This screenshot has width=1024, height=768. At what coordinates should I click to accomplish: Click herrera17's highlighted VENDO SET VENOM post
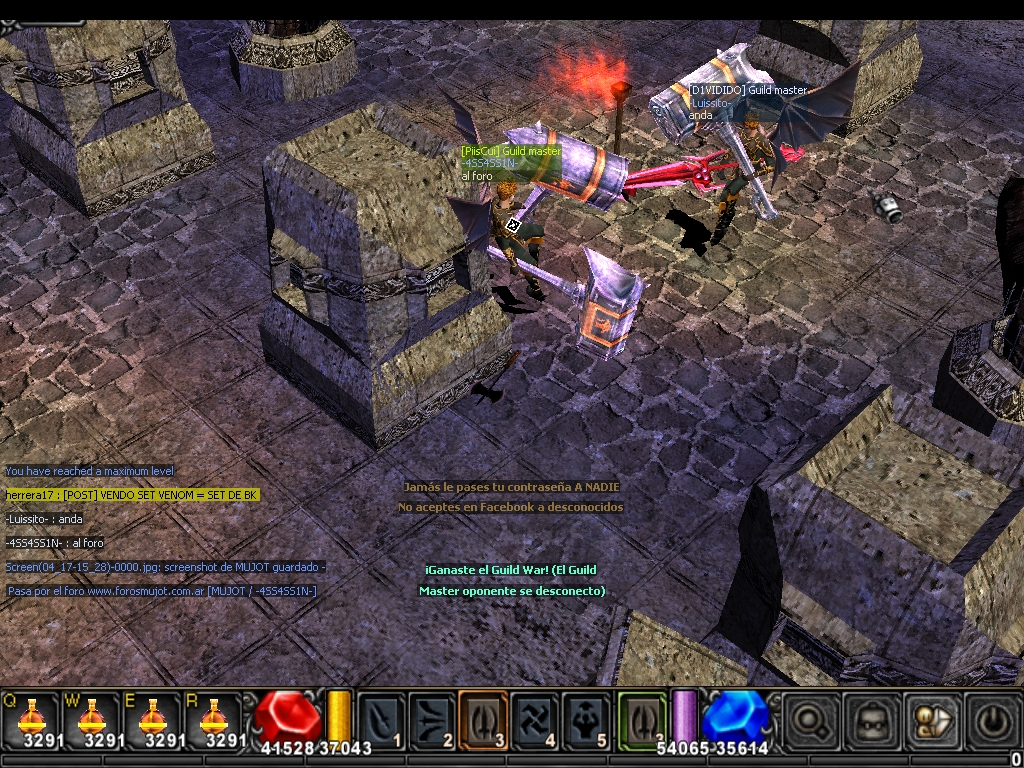pos(133,495)
